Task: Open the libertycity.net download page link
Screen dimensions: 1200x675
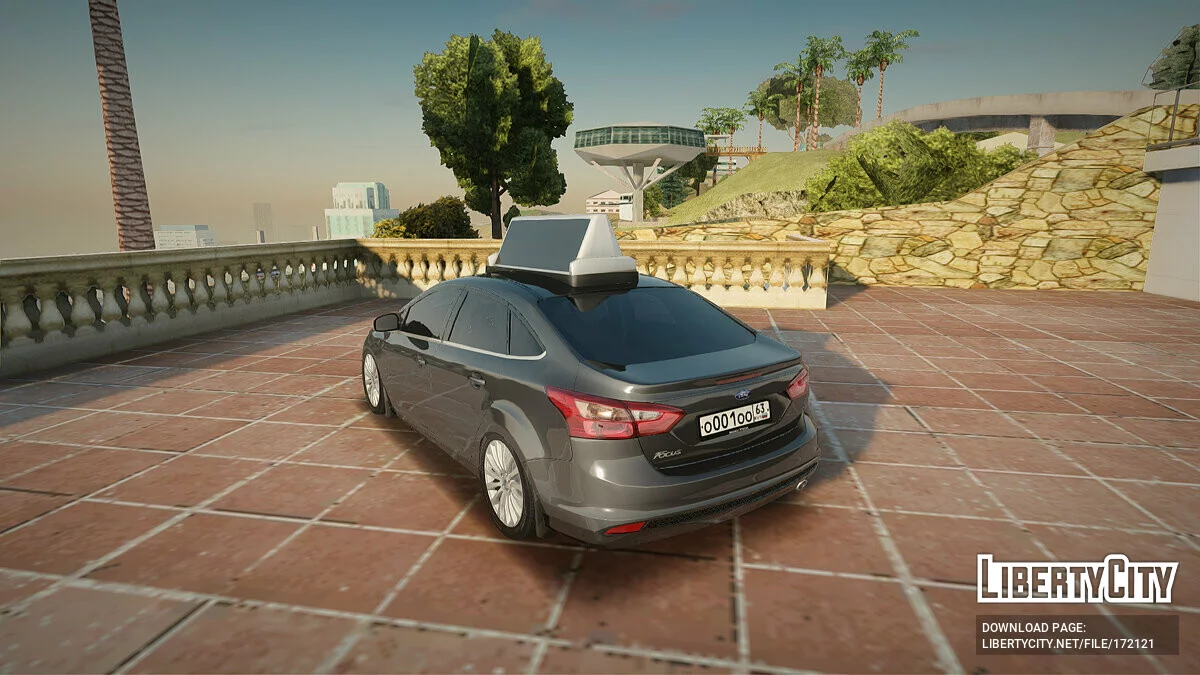Action: (1067, 643)
